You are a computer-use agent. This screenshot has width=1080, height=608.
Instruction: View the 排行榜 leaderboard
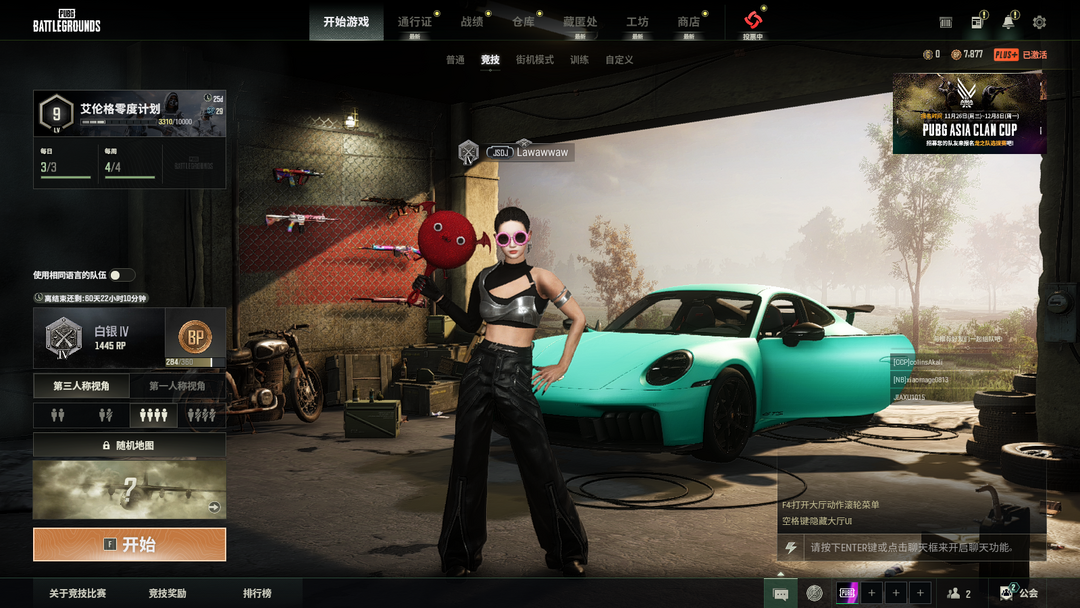[x=257, y=594]
